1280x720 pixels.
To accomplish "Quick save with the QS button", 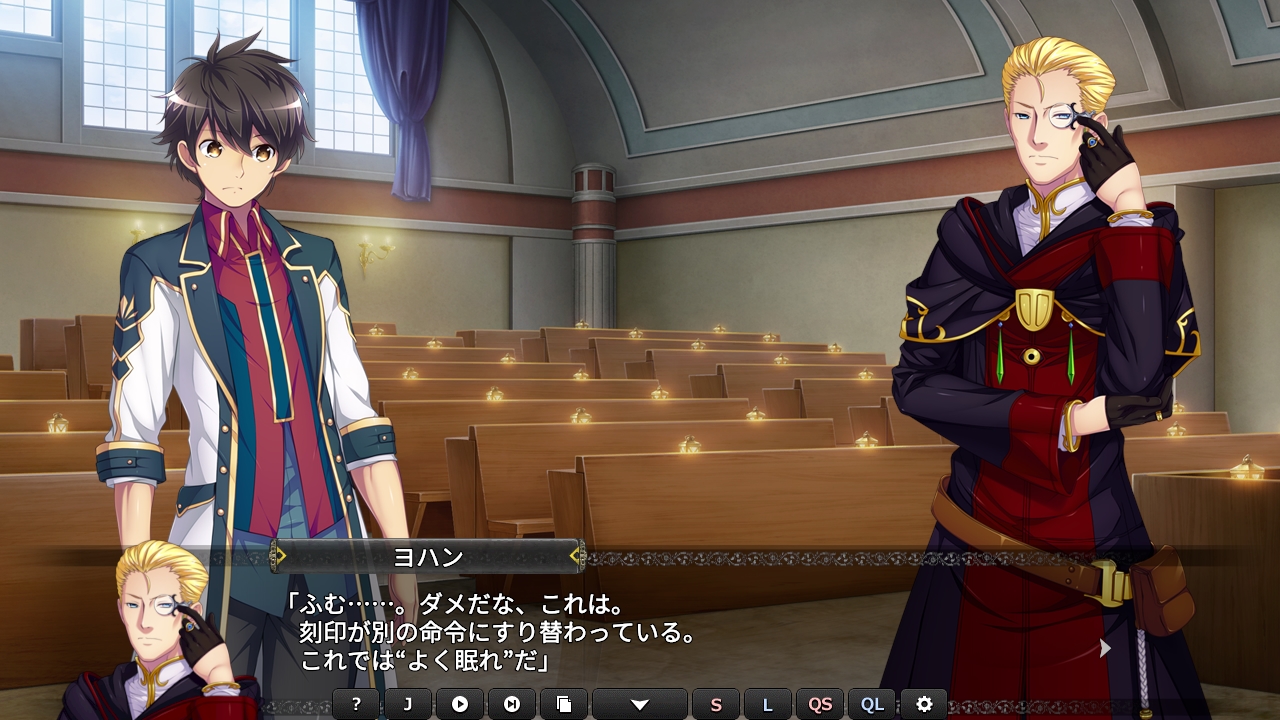I will pyautogui.click(x=820, y=704).
